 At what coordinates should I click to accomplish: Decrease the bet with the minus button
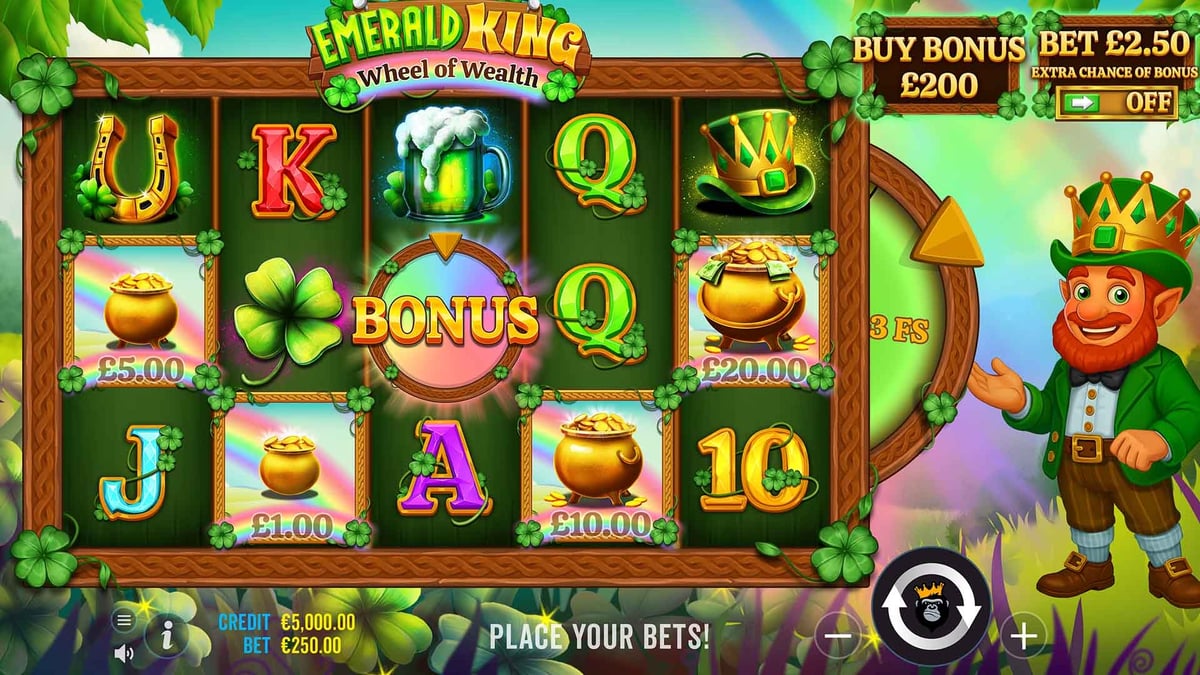840,635
